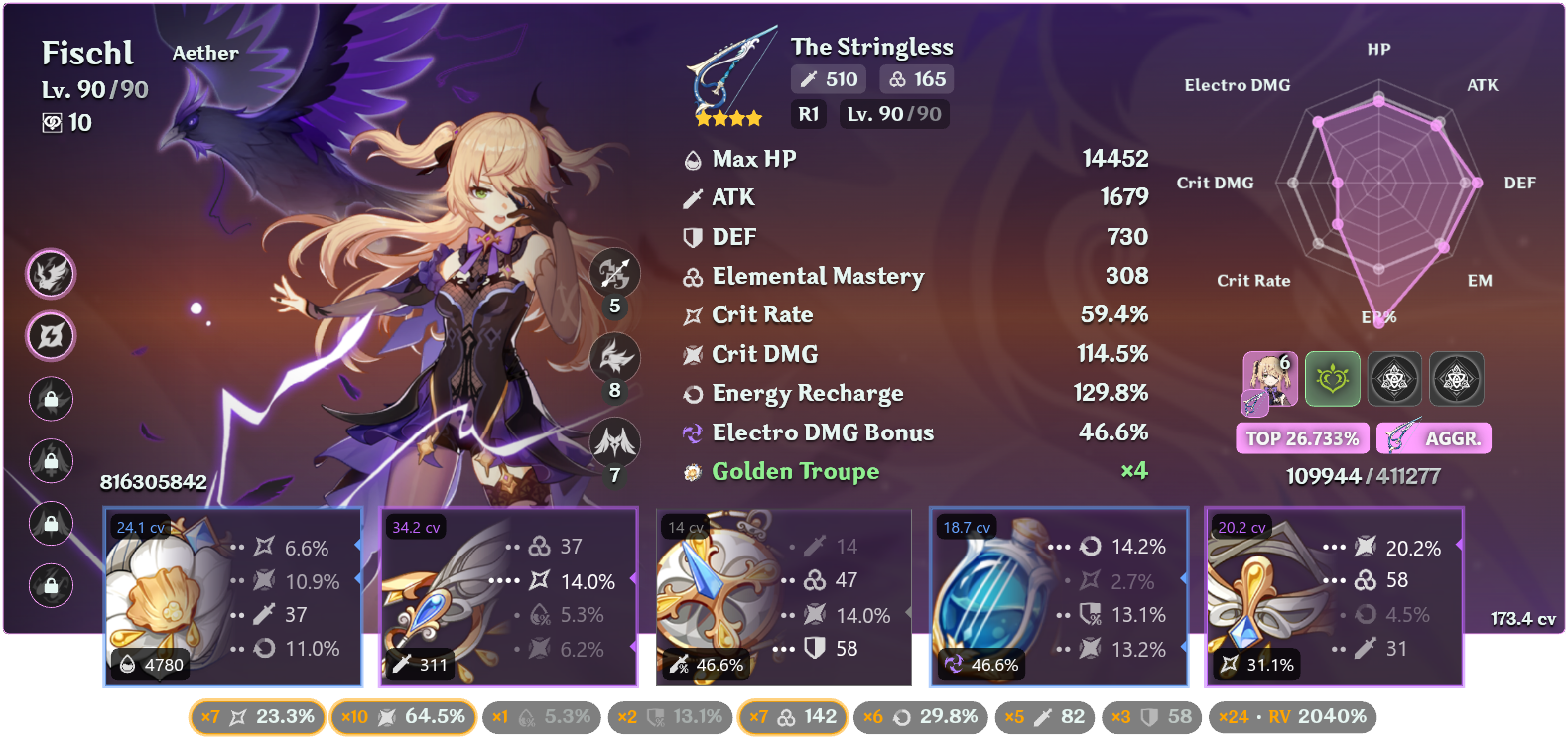The height and width of the screenshot is (741, 1568).
Task: Click the TOP 26.733% ranking button
Action: (1302, 437)
